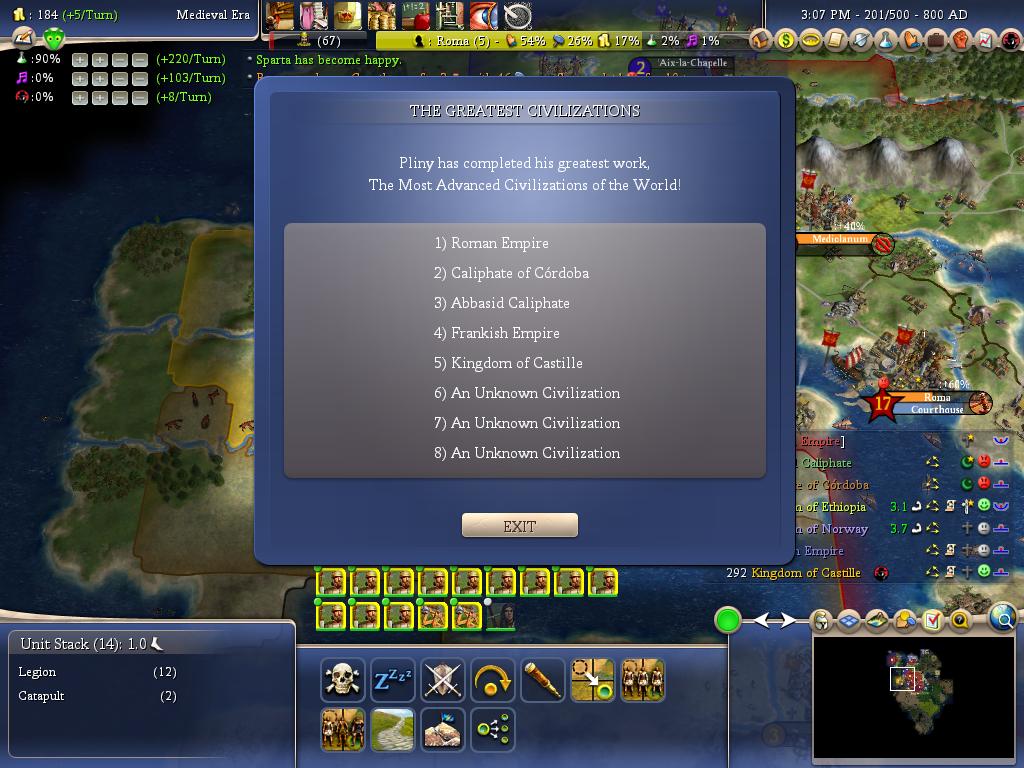Choose the Go To tile command
1024x768 pixels.
(592, 681)
